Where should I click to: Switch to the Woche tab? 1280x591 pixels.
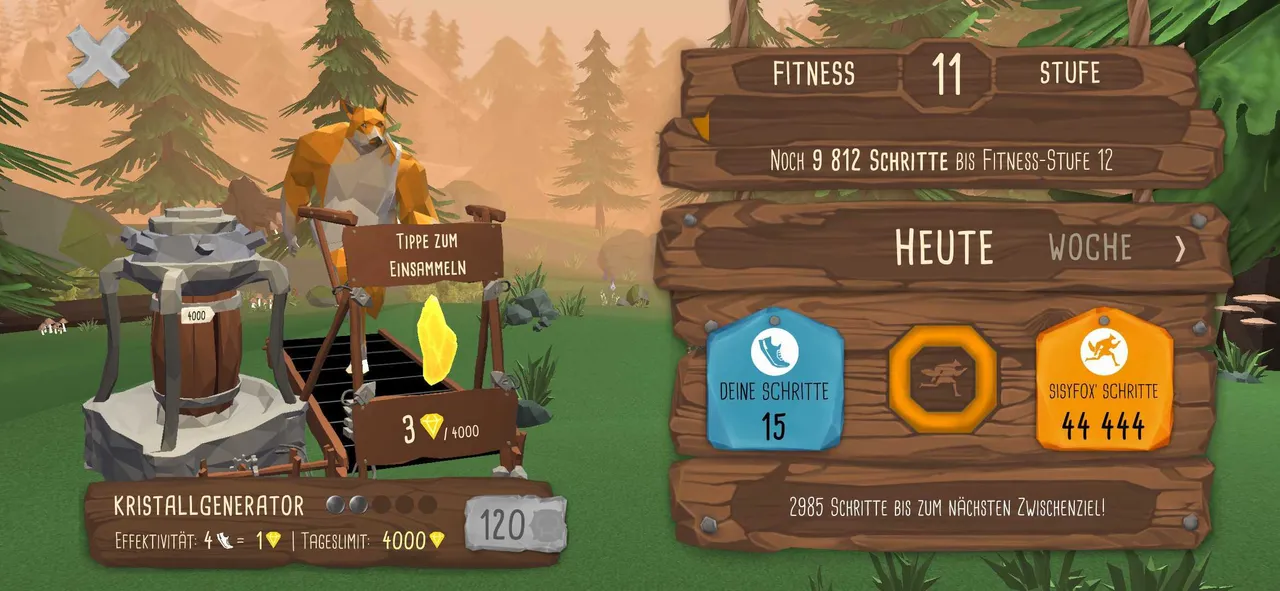tap(1090, 247)
